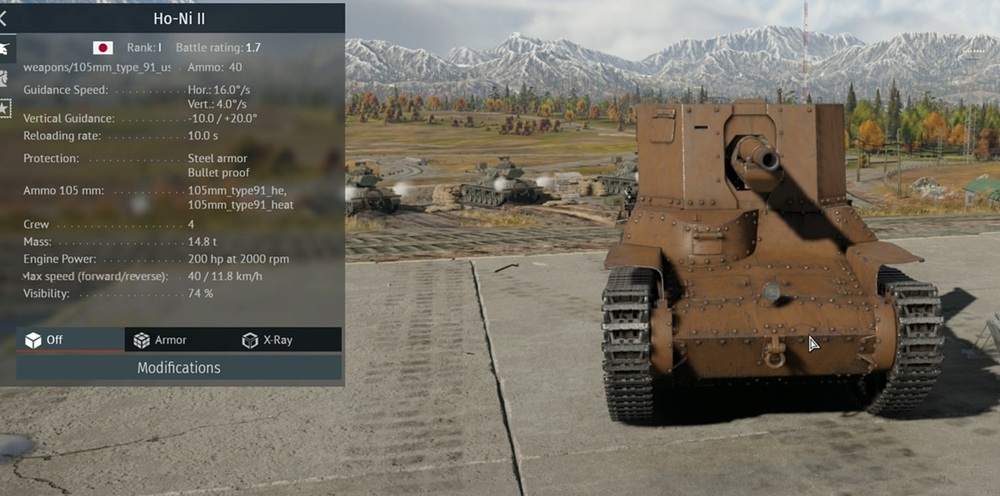Enable the X-Ray view mode
Viewport: 1000px width, 496px height.
click(x=268, y=340)
